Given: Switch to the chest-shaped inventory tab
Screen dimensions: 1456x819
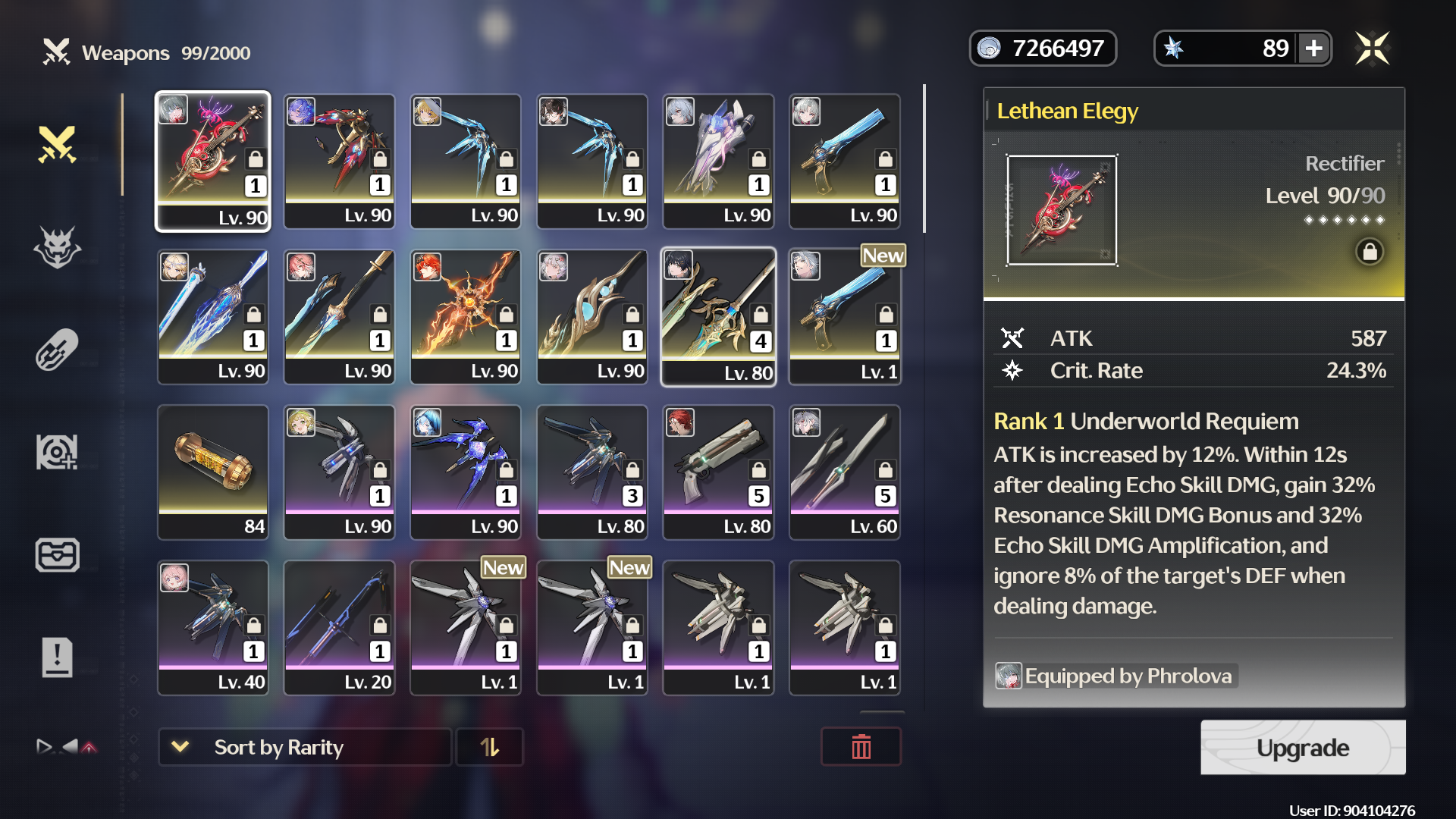Looking at the screenshot, I should point(58,555).
